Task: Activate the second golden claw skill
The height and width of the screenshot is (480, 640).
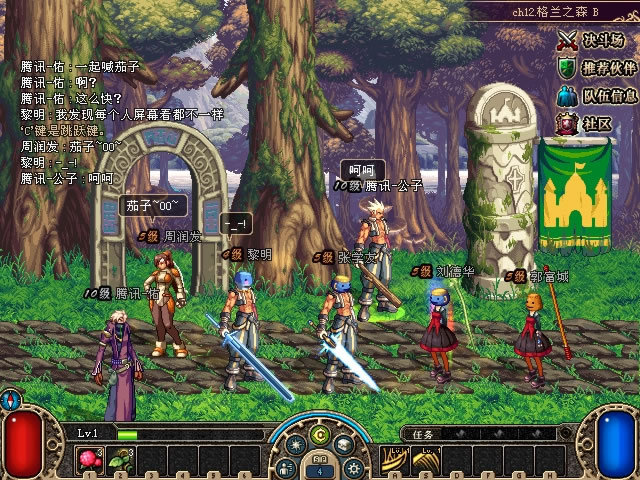Action: click(x=426, y=460)
